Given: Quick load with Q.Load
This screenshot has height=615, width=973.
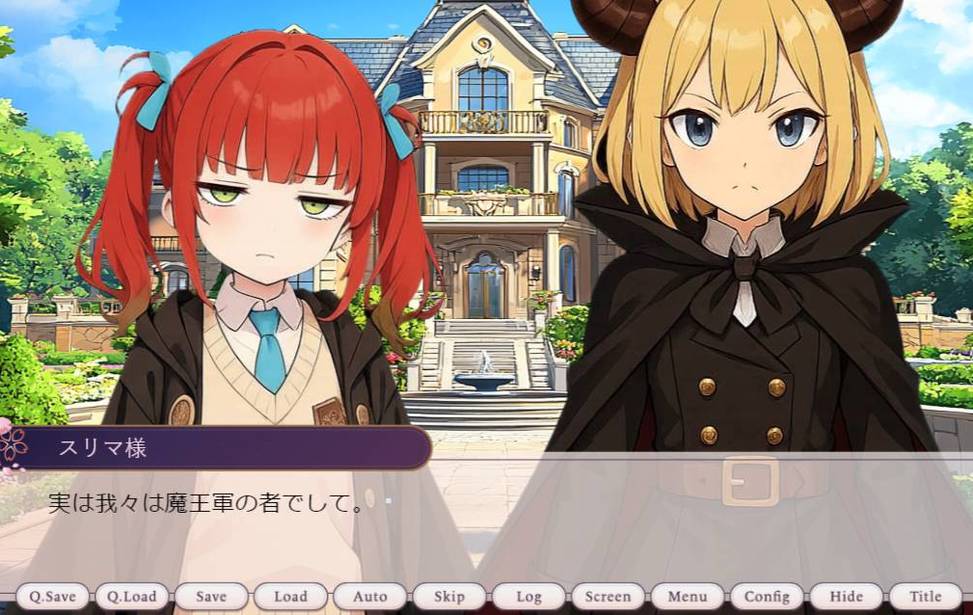Looking at the screenshot, I should (132, 596).
